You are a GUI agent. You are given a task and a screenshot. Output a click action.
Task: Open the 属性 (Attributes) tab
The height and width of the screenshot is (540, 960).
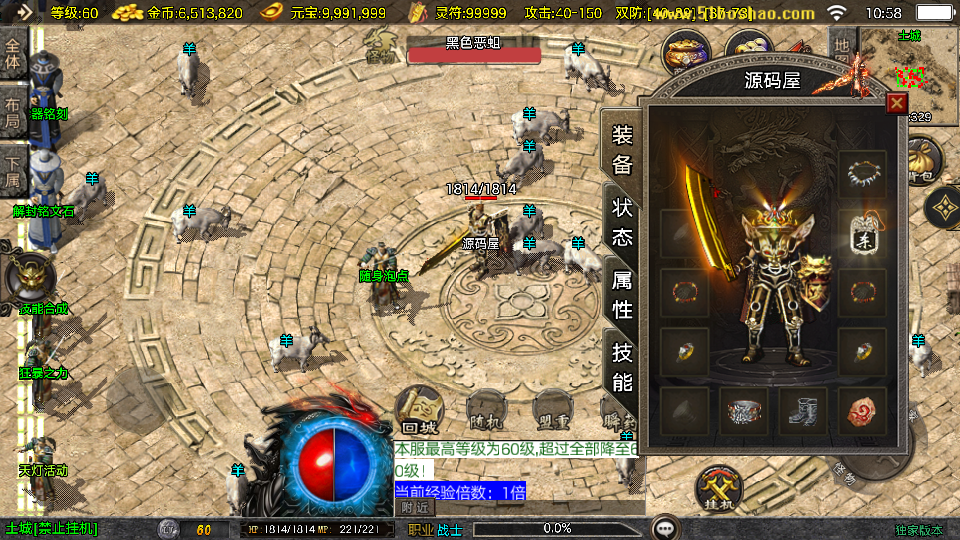coord(622,294)
